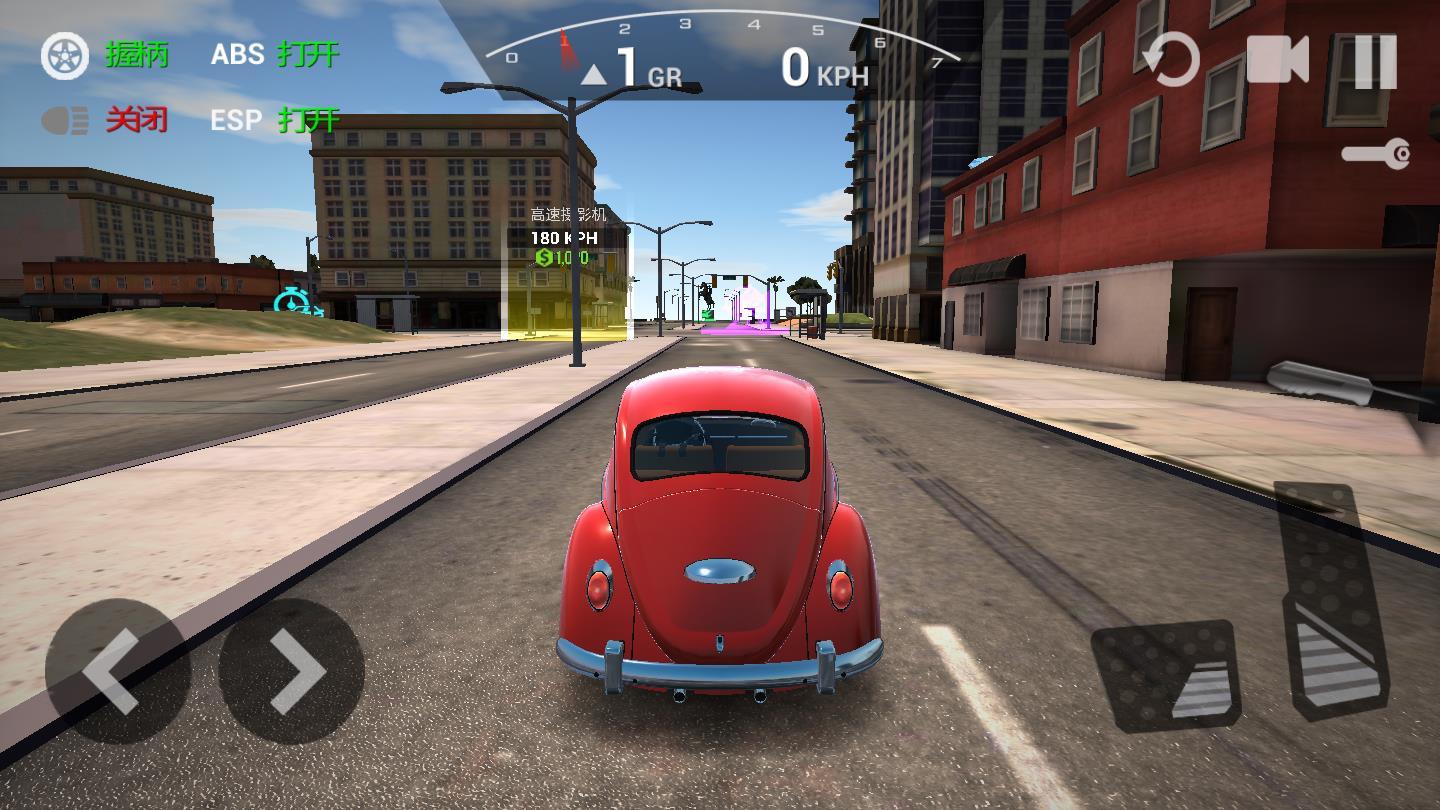Toggle the ABS setting

pos(275,54)
